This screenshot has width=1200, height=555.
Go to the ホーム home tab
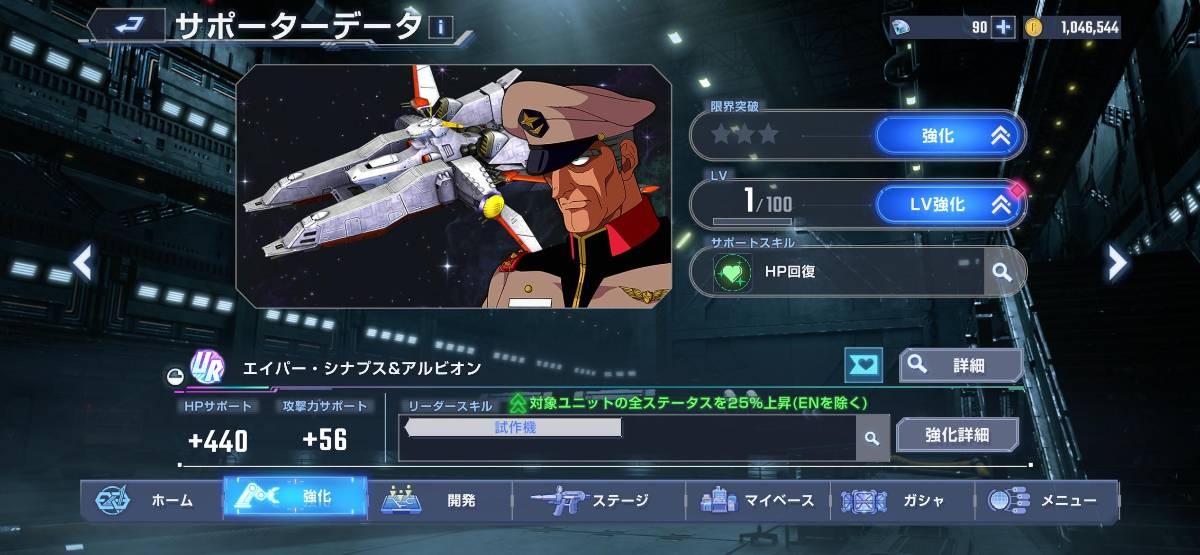(150, 500)
